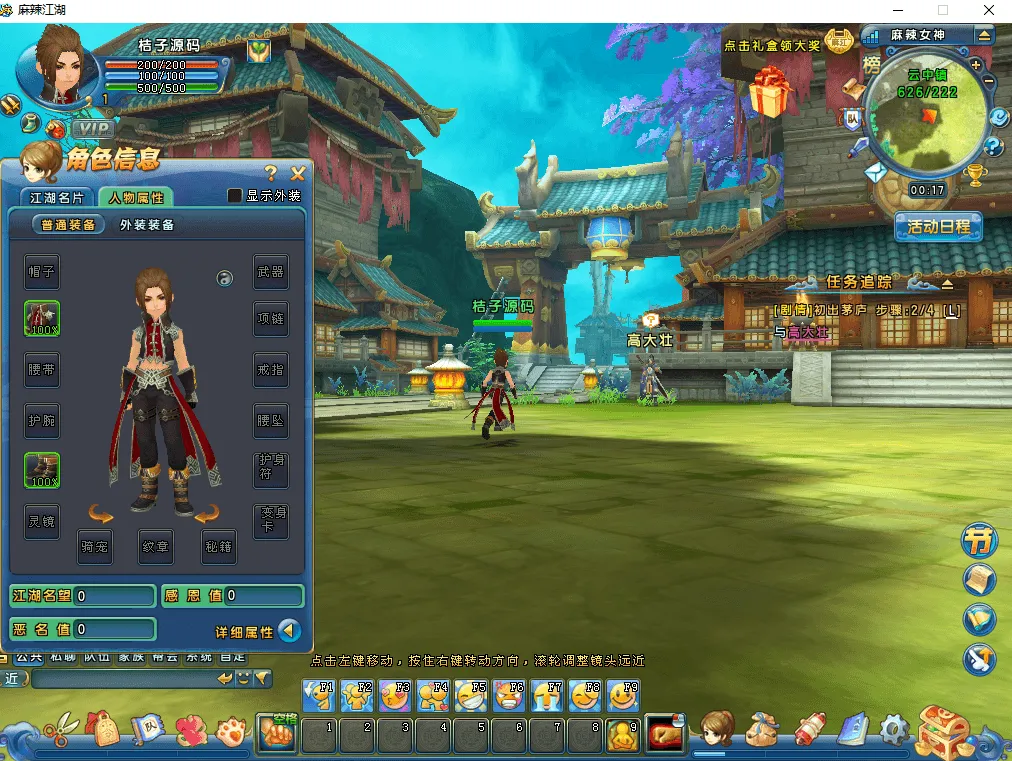Click the VIP badge
This screenshot has height=761, width=1012.
[x=92, y=128]
